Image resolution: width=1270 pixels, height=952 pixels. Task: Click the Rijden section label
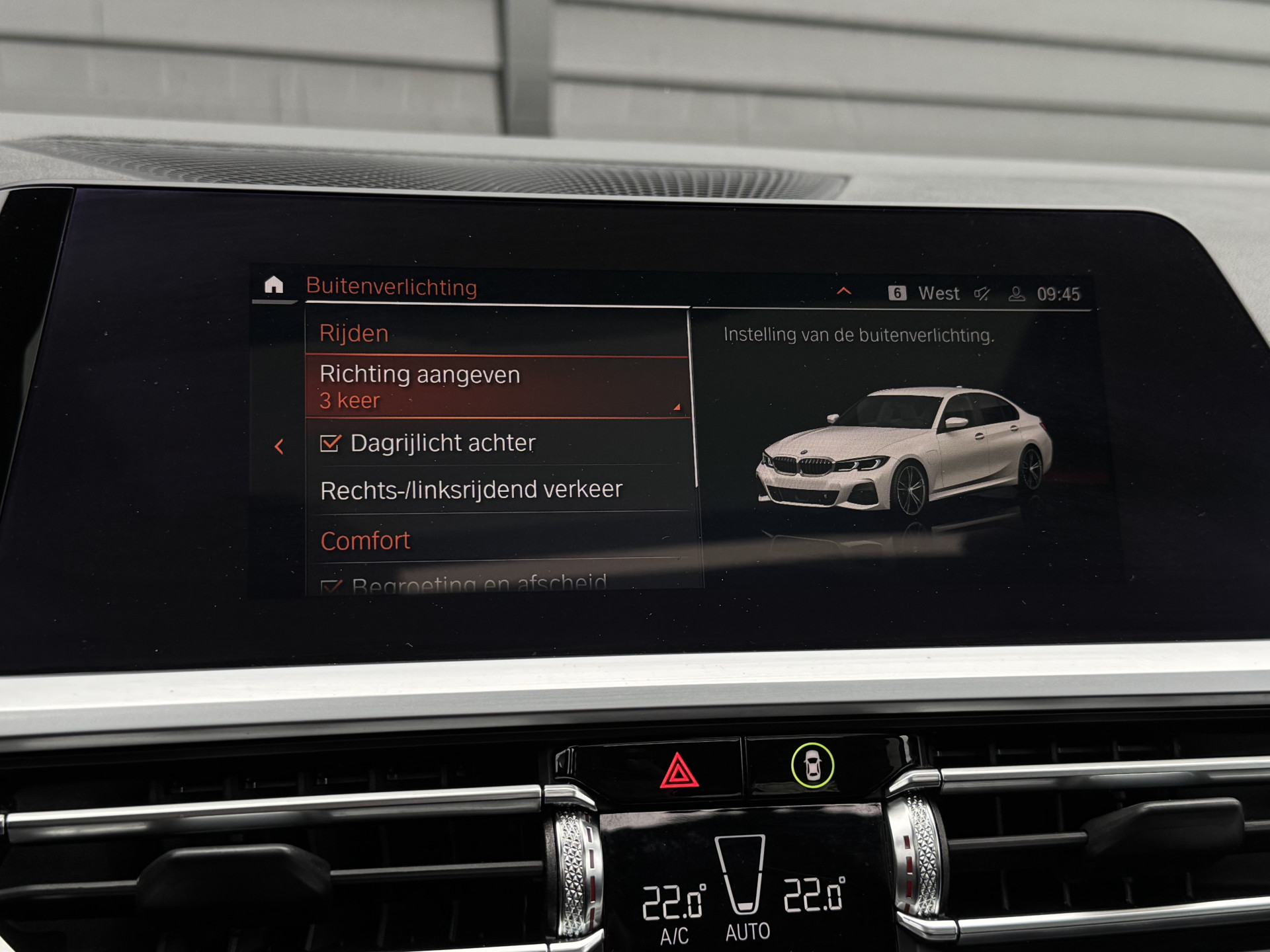354,333
